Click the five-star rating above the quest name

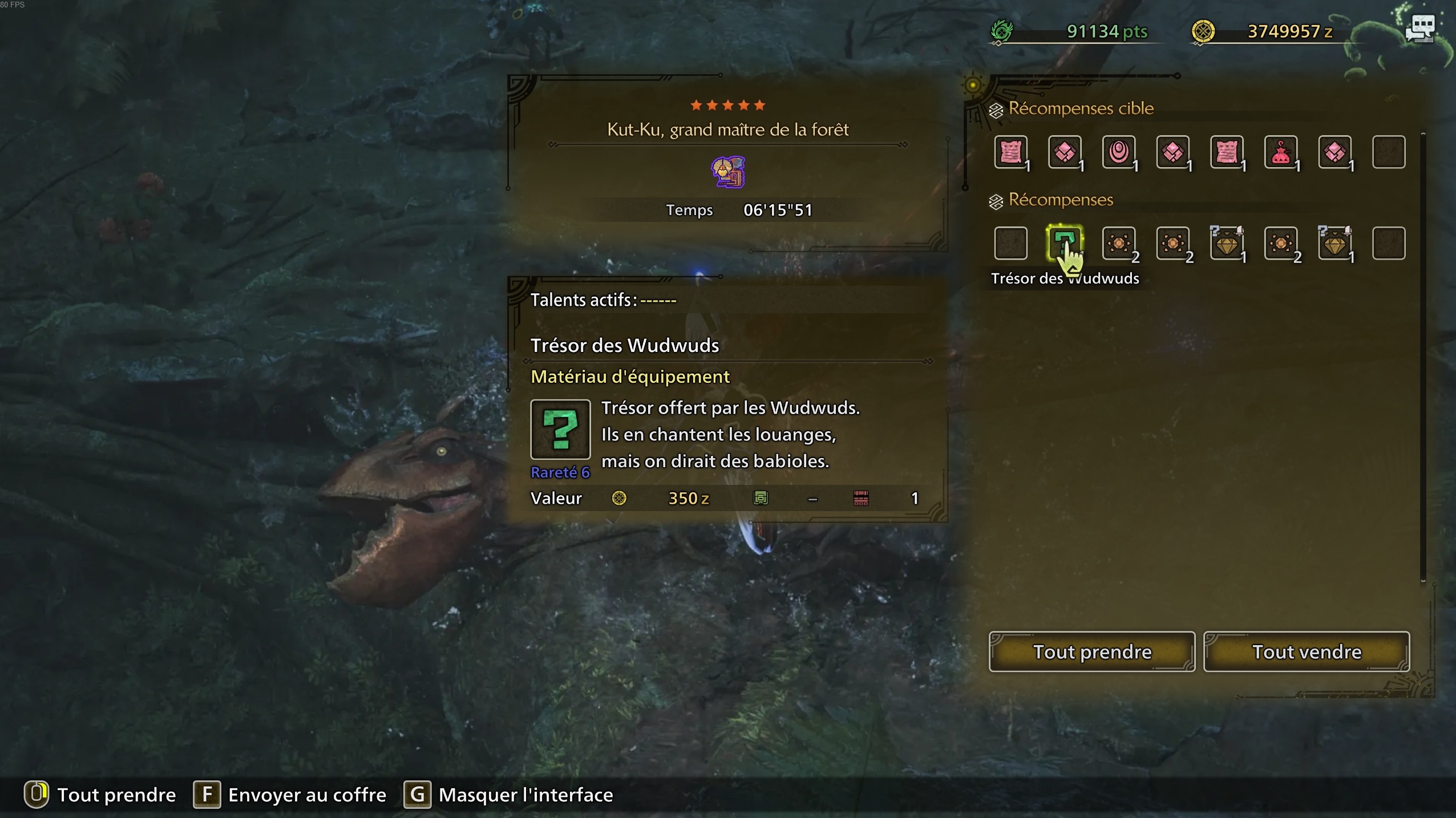(727, 105)
